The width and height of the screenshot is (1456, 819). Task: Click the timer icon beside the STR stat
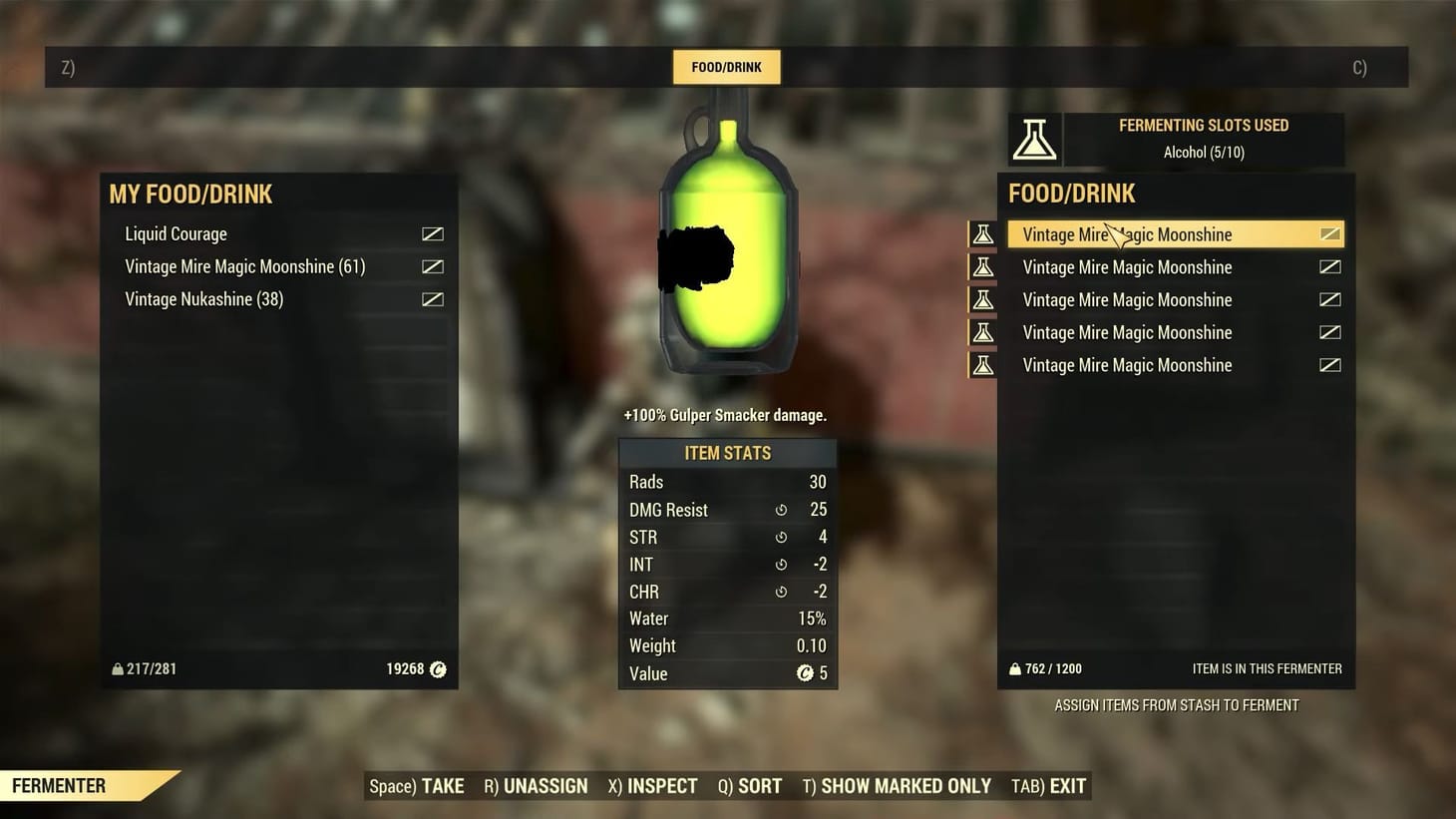pos(780,537)
